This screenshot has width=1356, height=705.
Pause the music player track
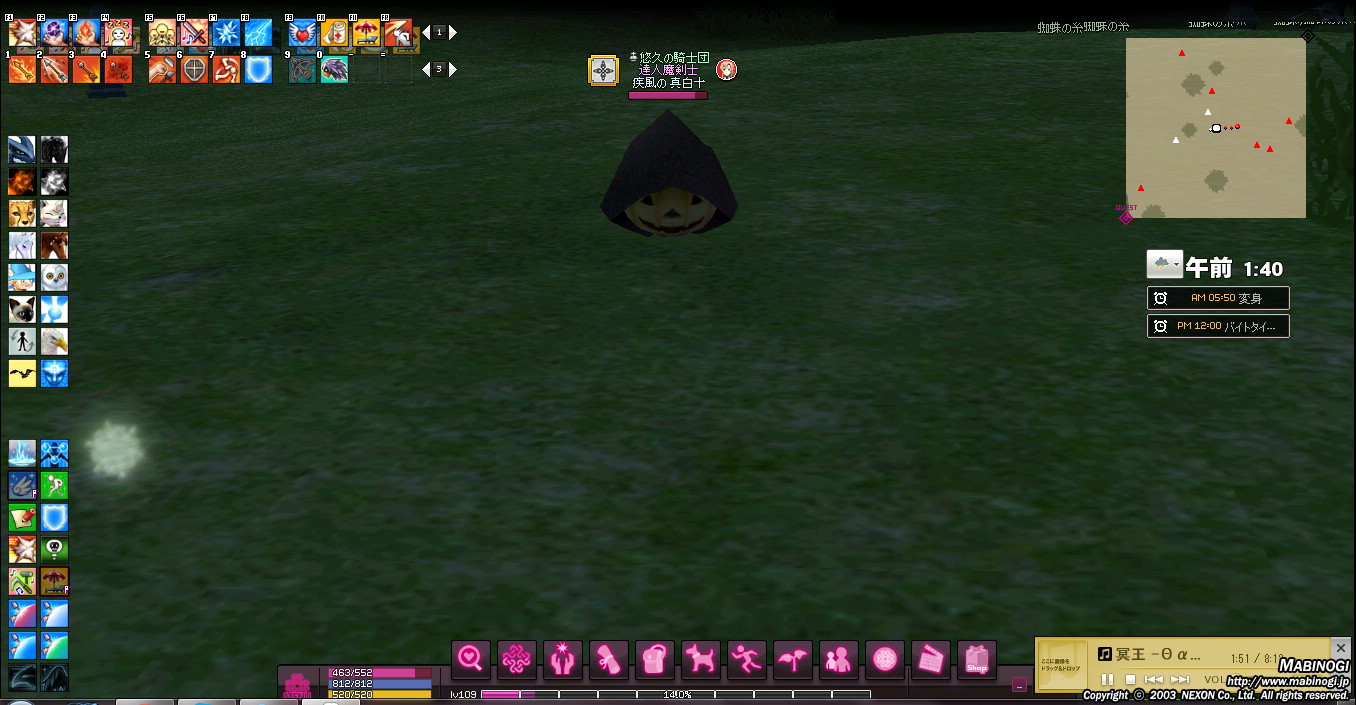tap(1107, 680)
